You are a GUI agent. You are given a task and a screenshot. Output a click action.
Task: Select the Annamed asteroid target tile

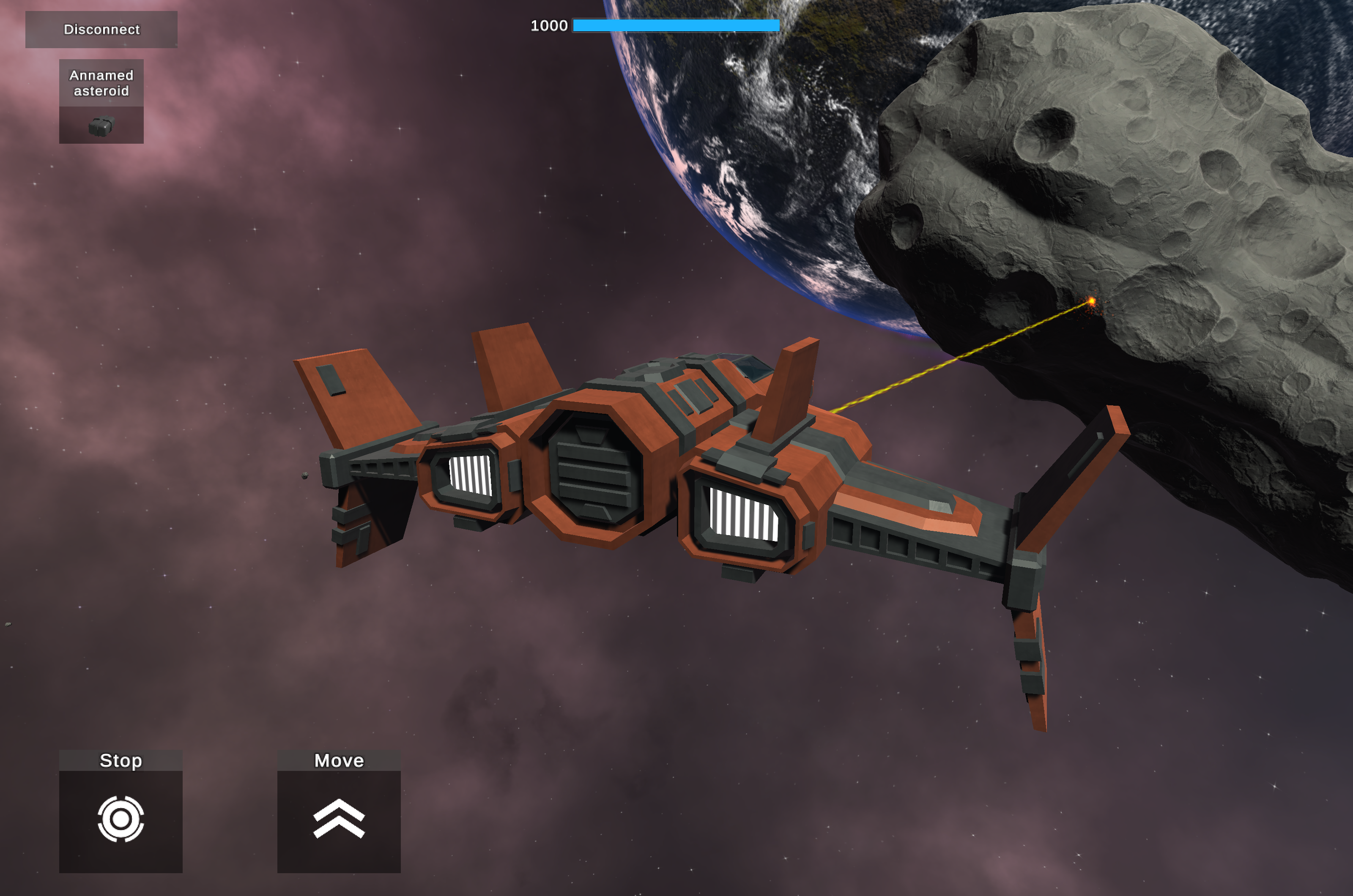[101, 101]
